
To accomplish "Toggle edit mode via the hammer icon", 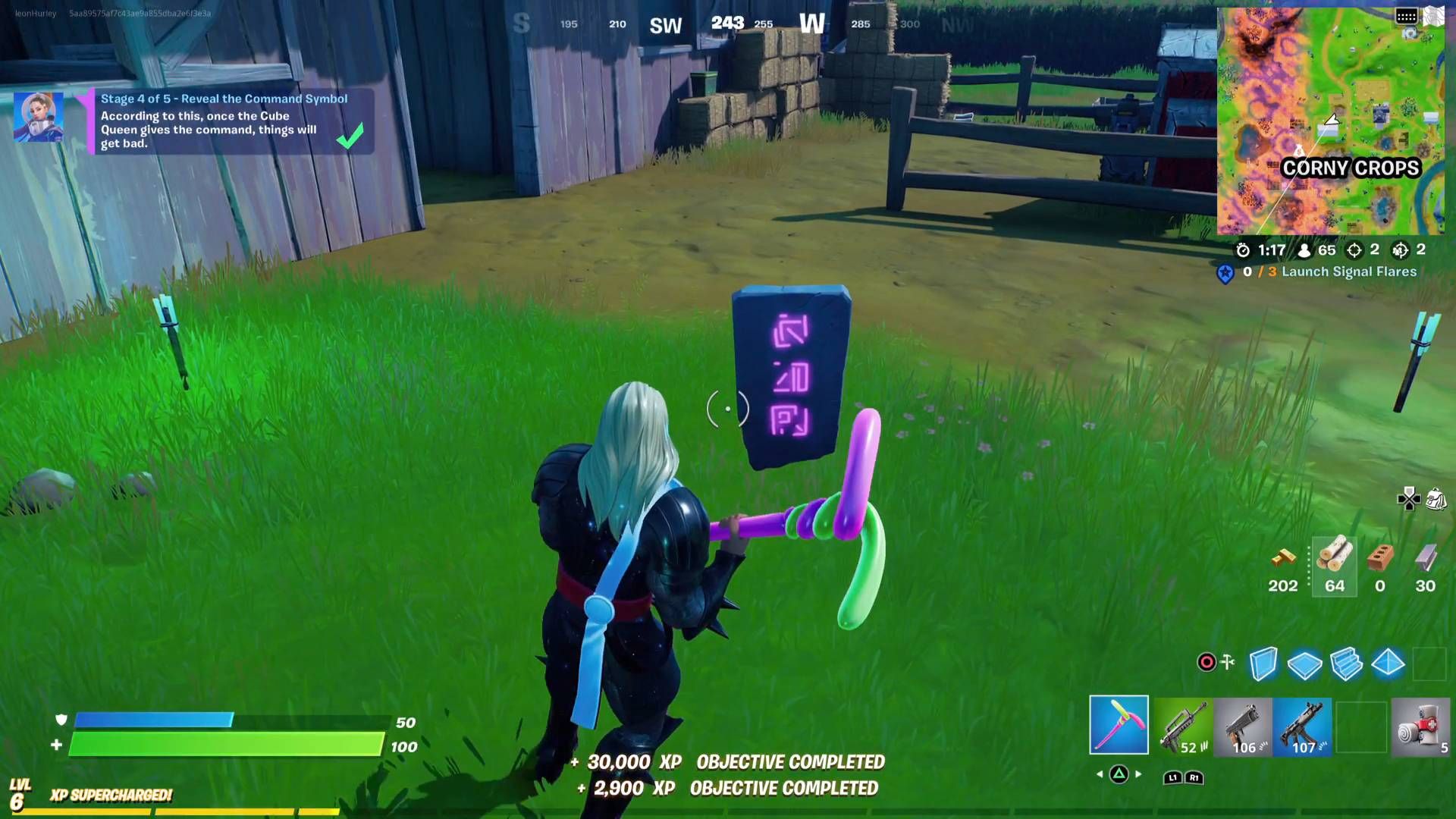I will click(x=1228, y=661).
